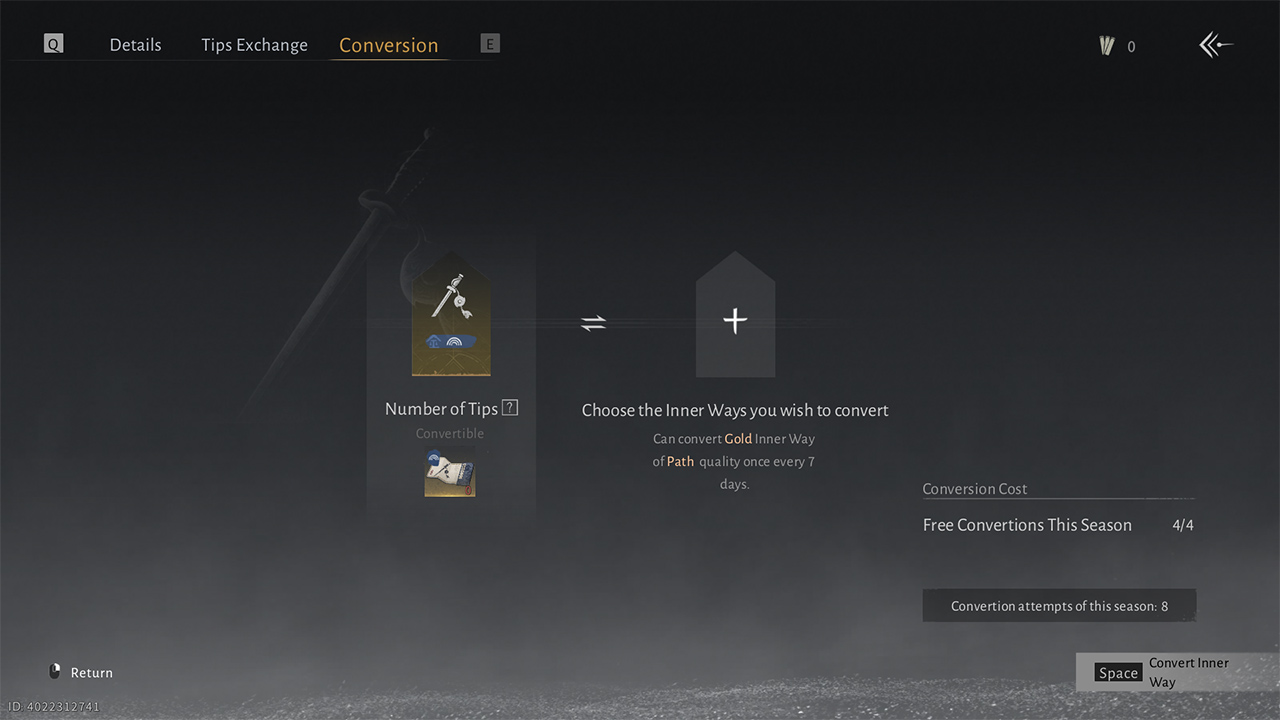Screen dimensions: 1280x720
Task: Switch to the Details tab
Action: pos(135,45)
